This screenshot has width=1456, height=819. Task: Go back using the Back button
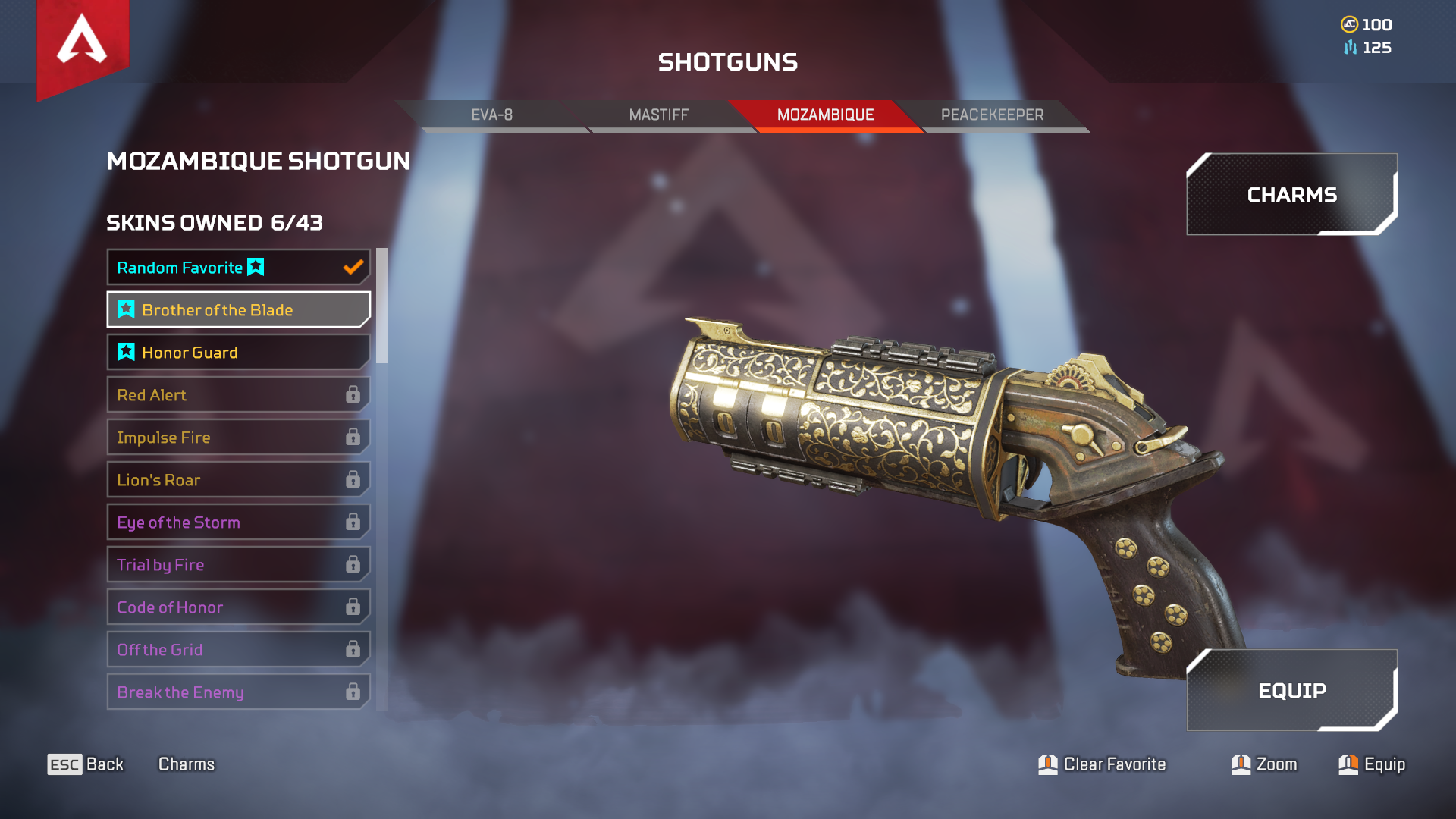pyautogui.click(x=86, y=764)
